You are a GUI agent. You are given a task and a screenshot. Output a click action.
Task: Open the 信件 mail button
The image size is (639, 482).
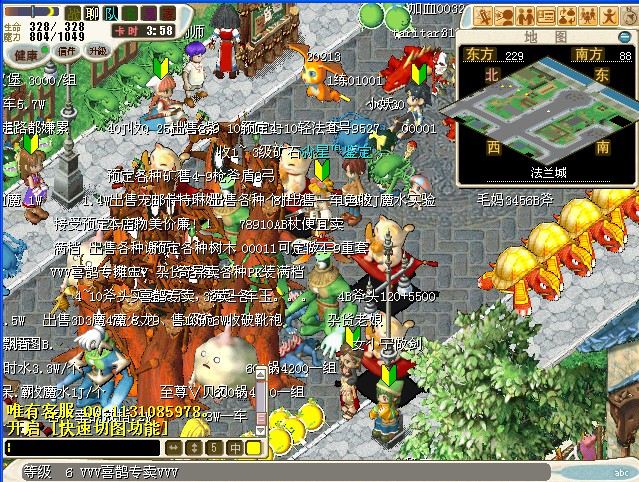[x=67, y=50]
